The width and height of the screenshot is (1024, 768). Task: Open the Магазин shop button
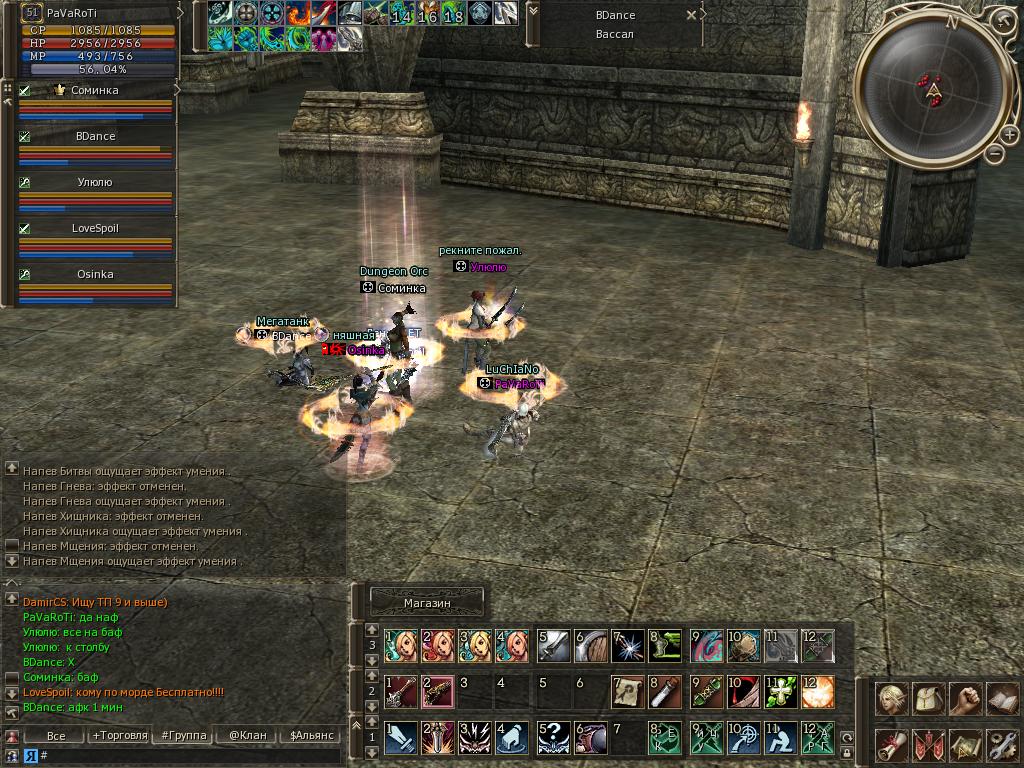pyautogui.click(x=427, y=603)
